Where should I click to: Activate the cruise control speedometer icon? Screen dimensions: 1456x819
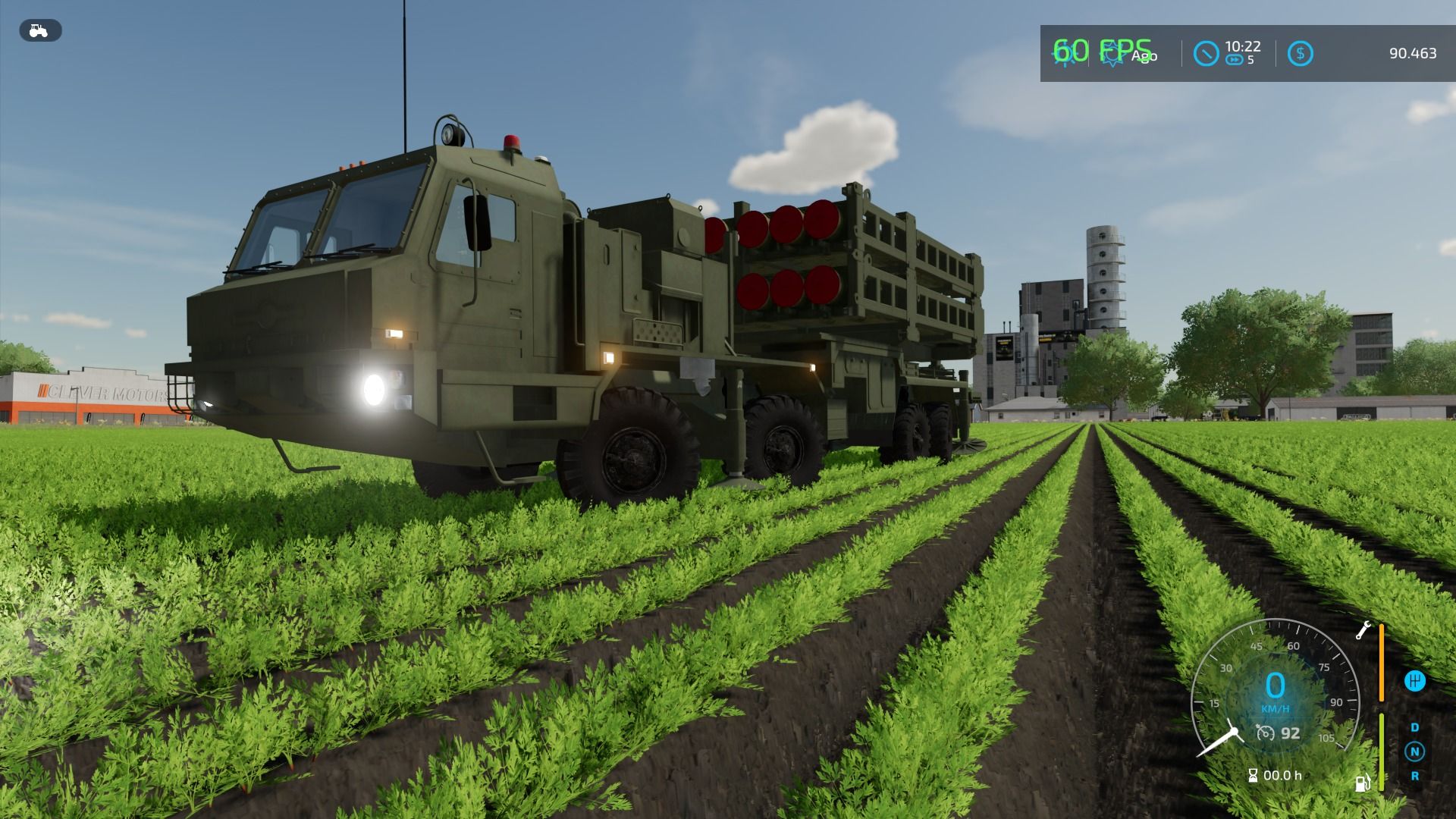(x=1265, y=733)
